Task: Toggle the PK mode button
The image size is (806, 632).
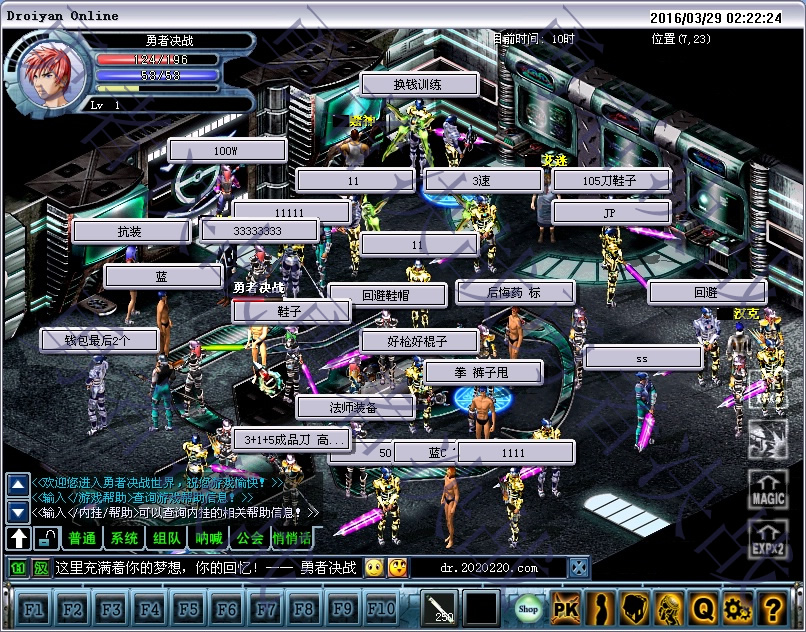Action: click(x=566, y=607)
